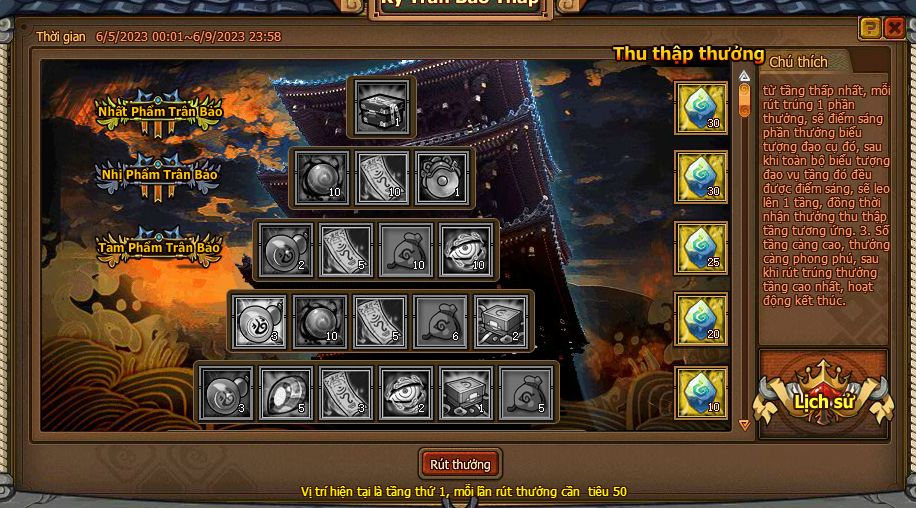Select the talisman ticket slot with quantity 10
916x508 pixels.
382,178
